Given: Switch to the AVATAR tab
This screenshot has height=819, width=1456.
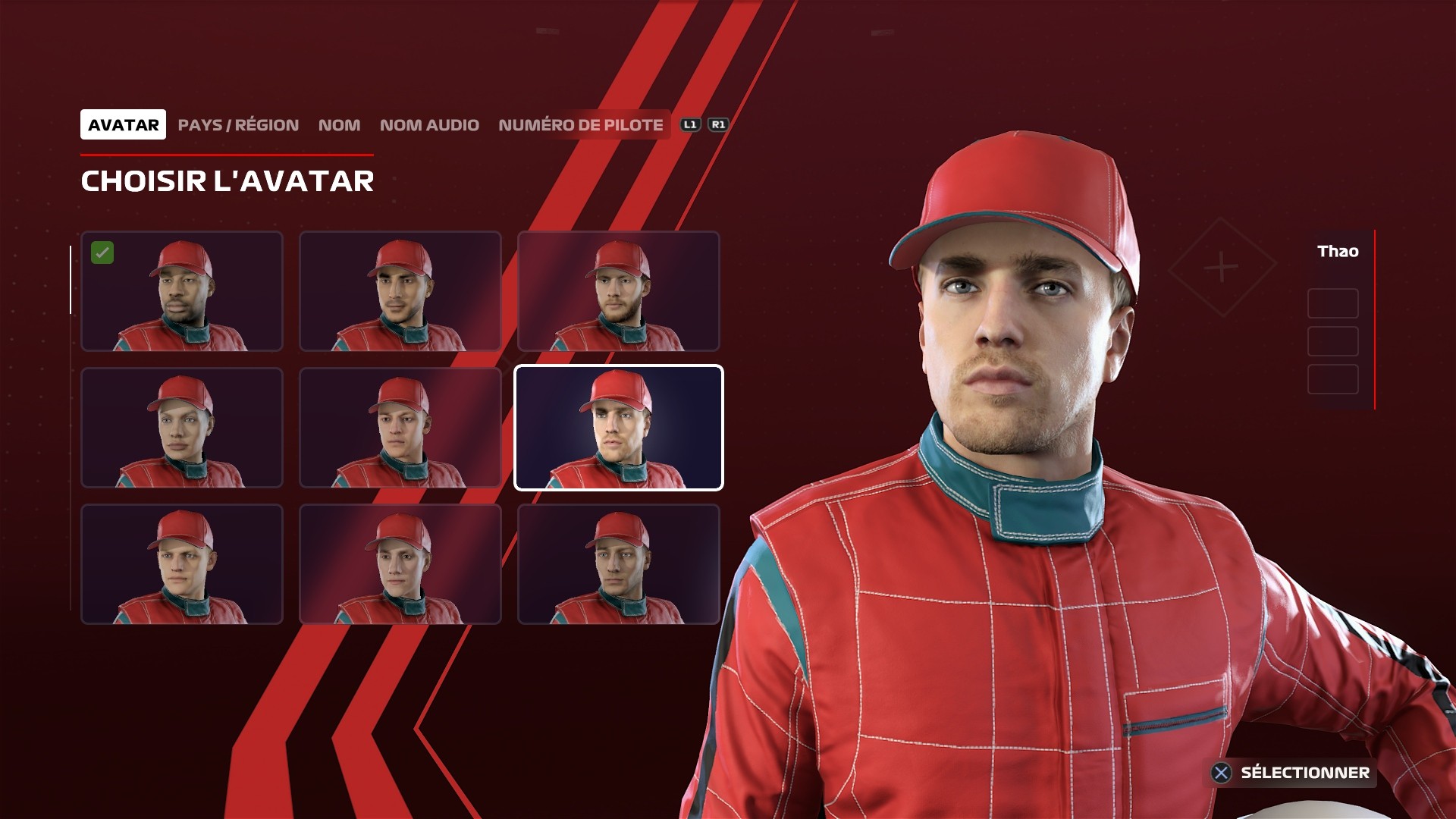Looking at the screenshot, I should 124,124.
